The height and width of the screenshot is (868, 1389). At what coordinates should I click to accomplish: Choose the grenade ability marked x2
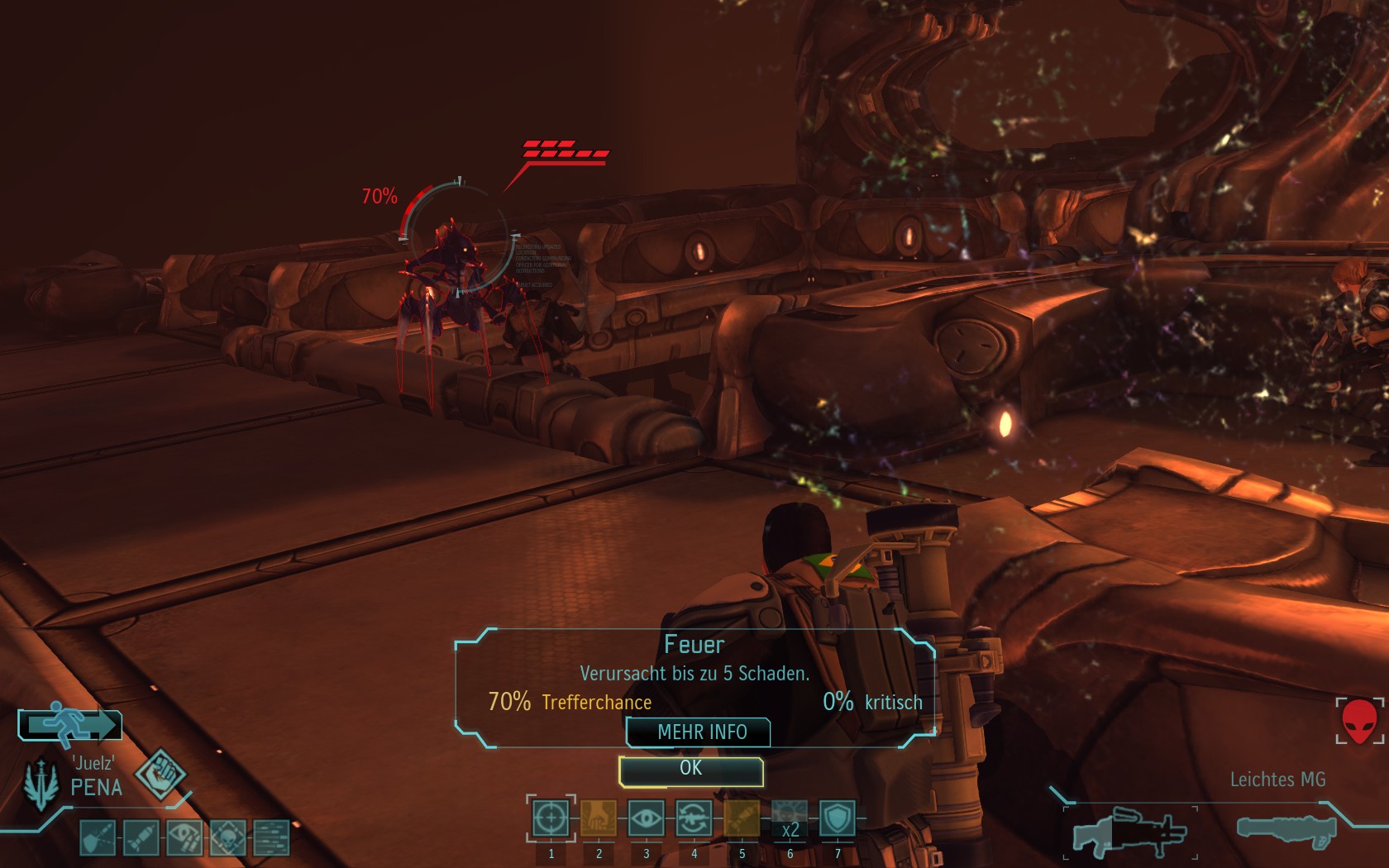[x=790, y=818]
